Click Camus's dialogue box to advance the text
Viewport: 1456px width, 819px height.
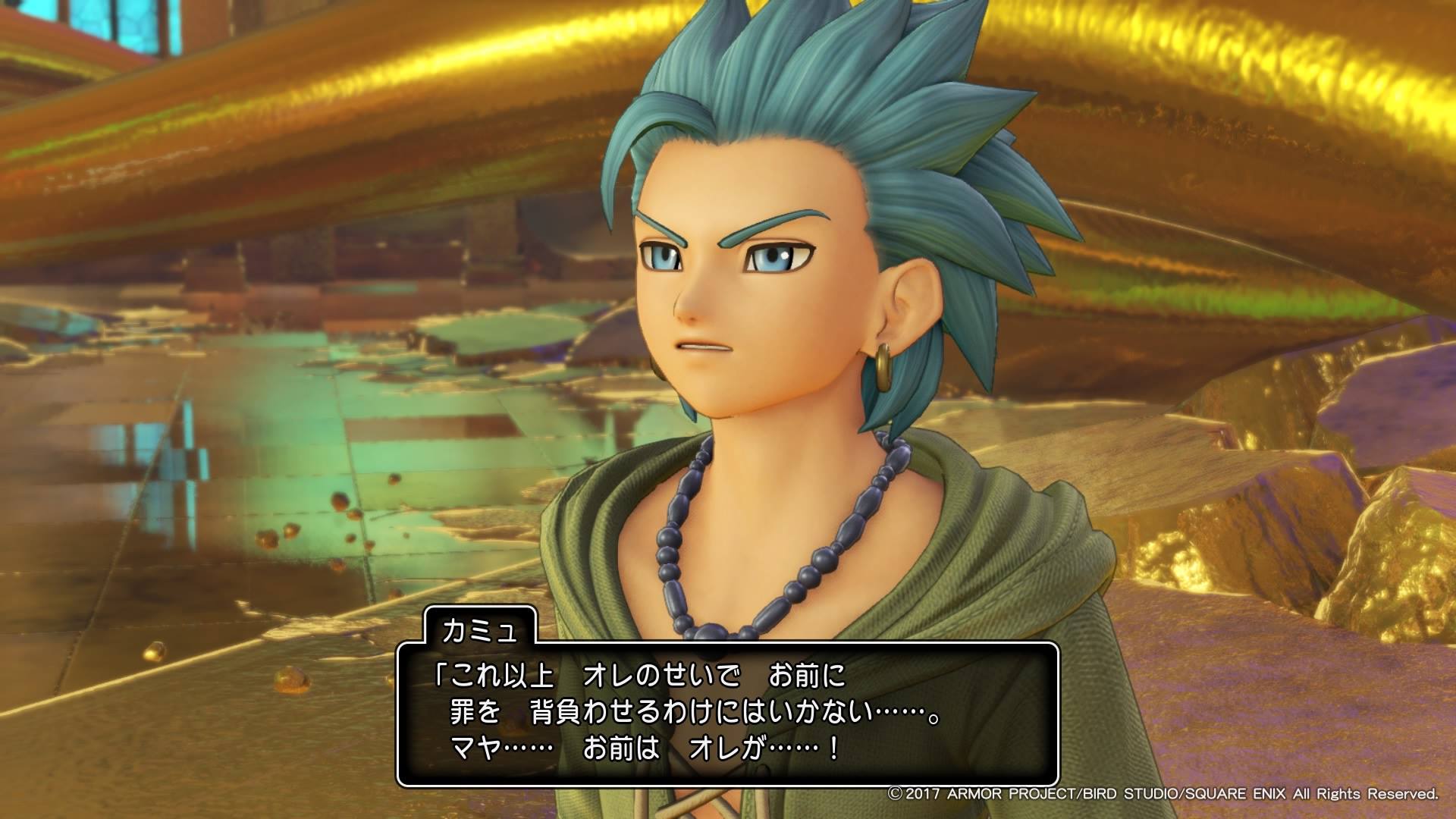(727, 714)
